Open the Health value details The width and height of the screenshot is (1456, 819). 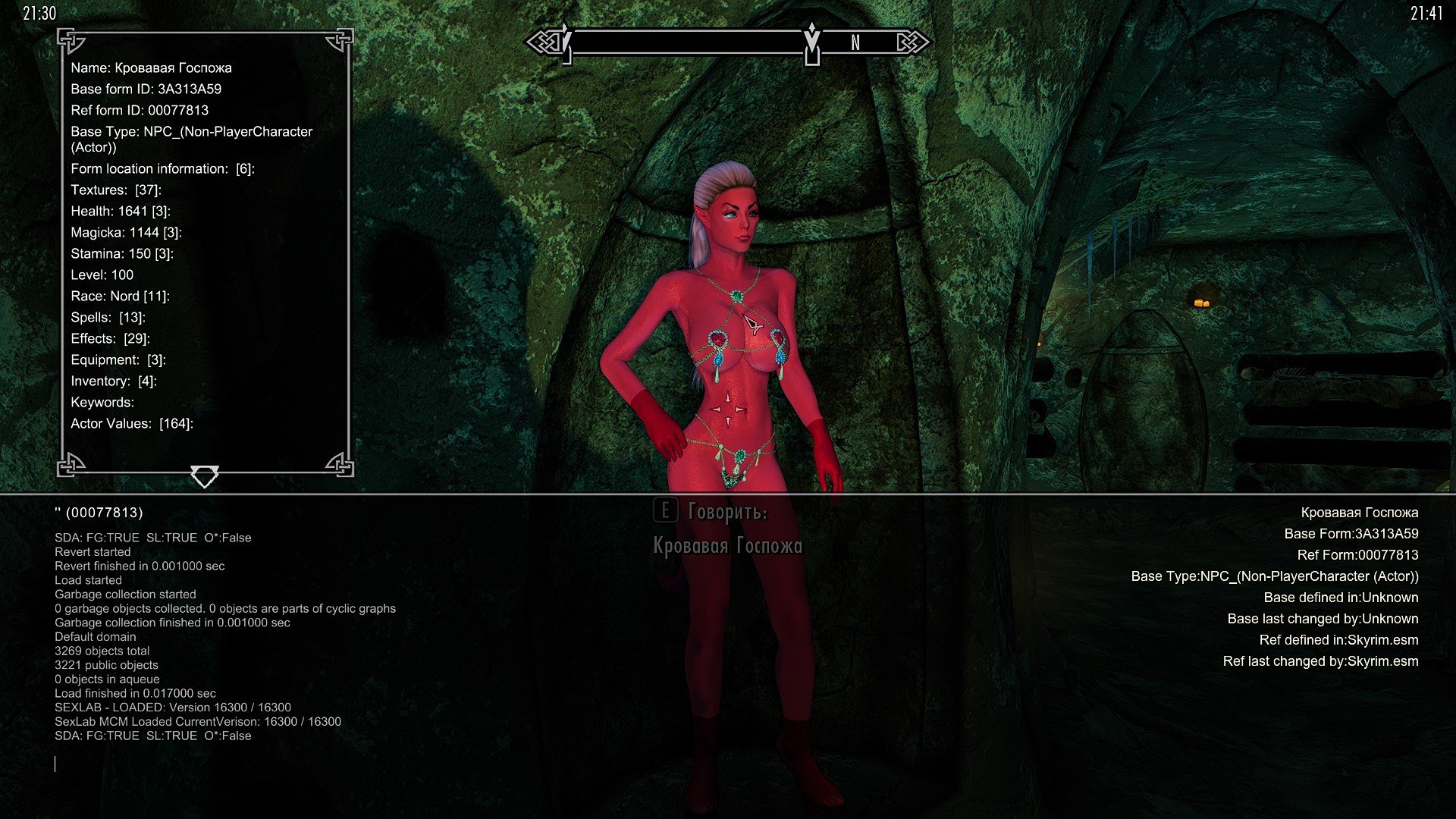121,211
